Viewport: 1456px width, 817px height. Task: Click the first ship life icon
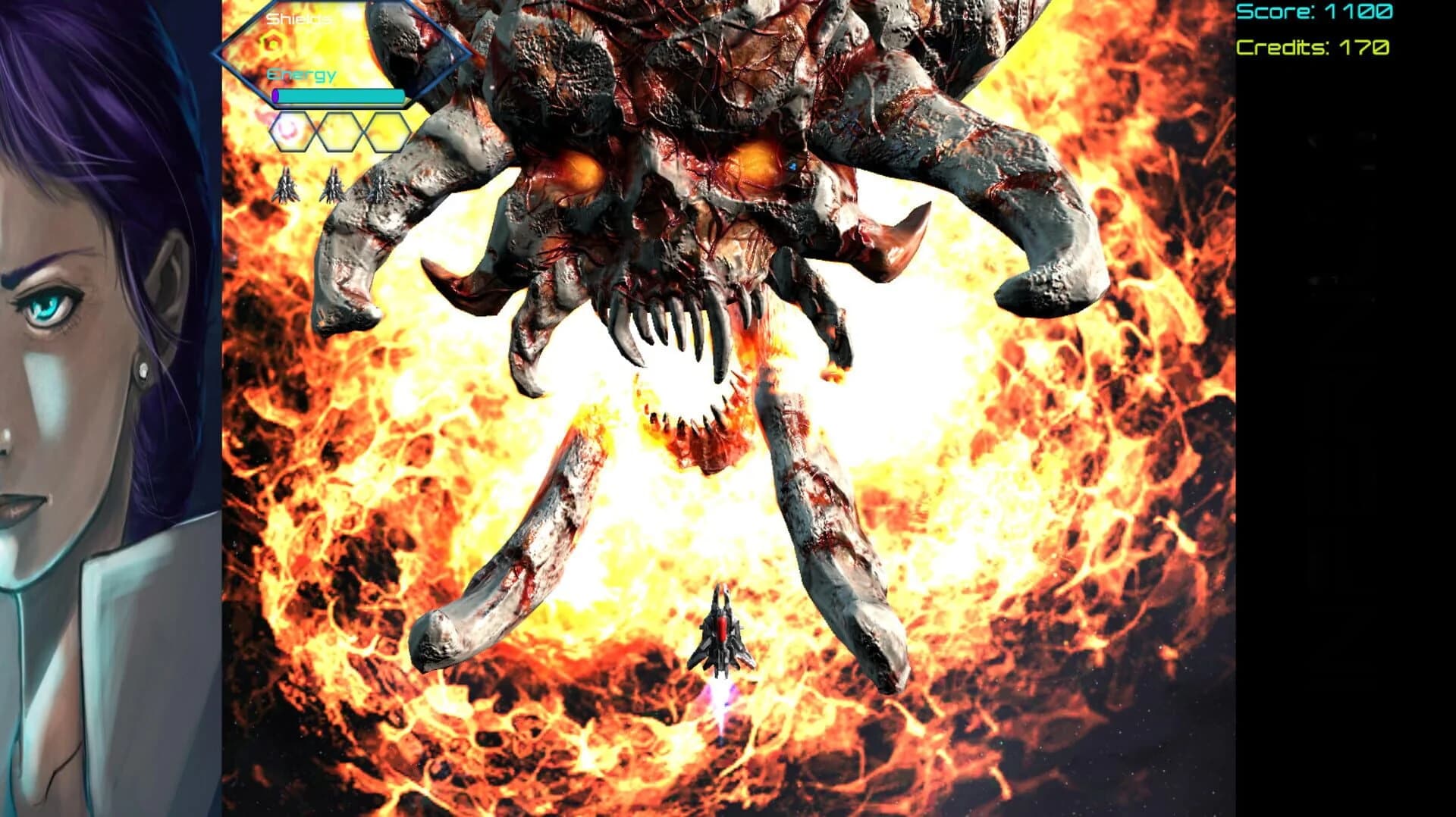click(287, 187)
